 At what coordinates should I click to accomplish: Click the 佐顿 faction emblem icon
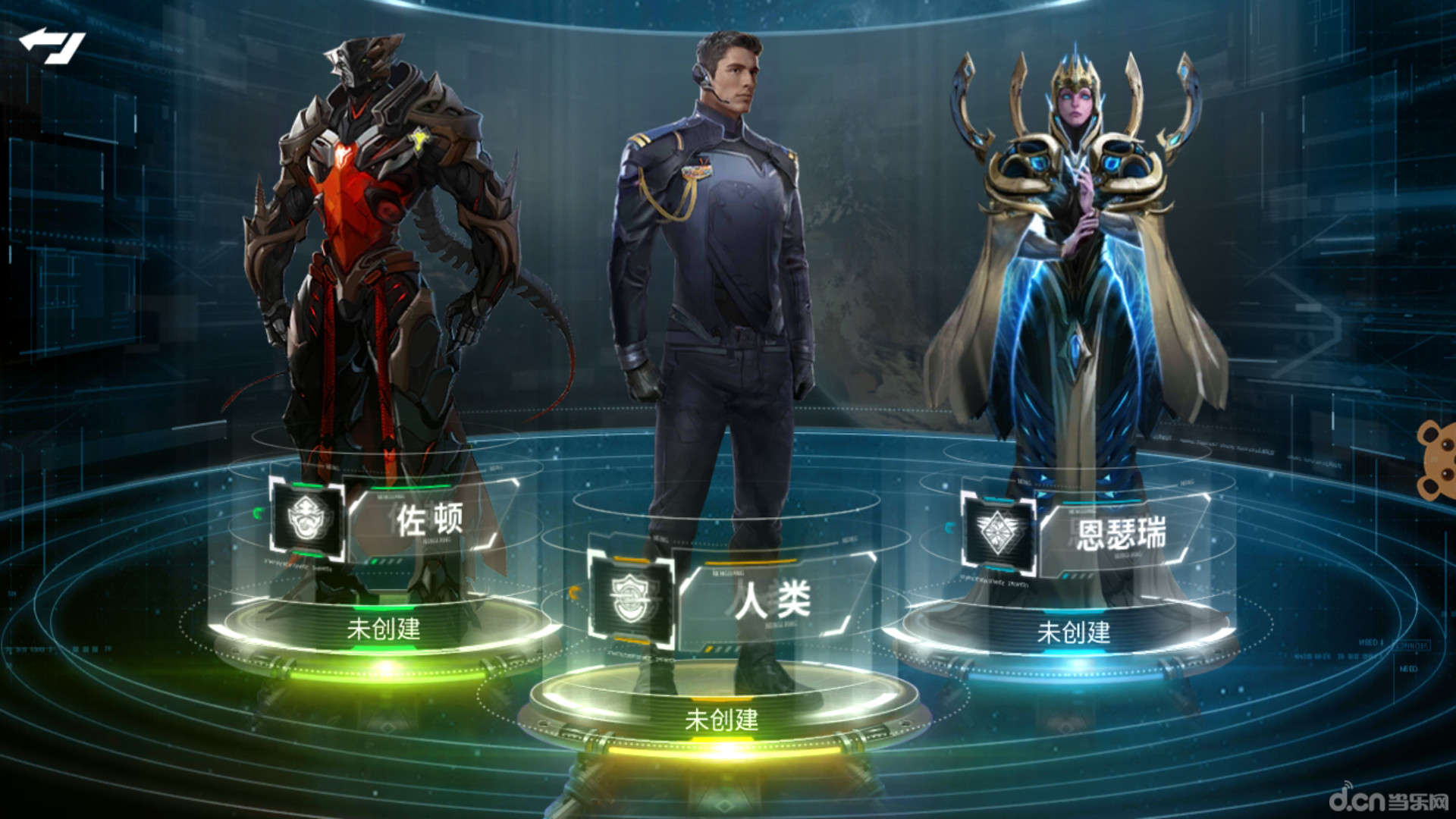pyautogui.click(x=308, y=519)
